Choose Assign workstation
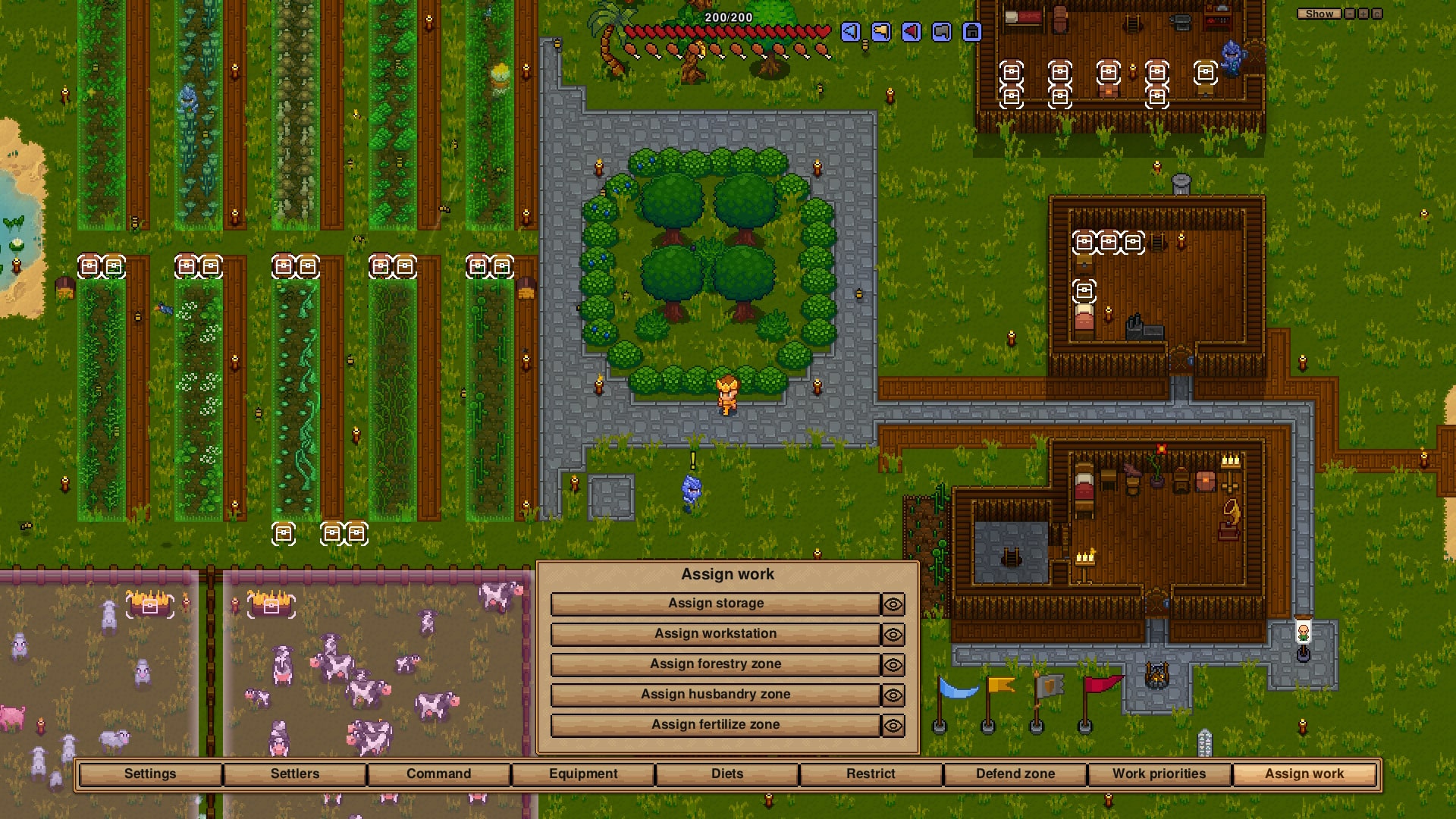This screenshot has width=1456, height=819. (715, 634)
